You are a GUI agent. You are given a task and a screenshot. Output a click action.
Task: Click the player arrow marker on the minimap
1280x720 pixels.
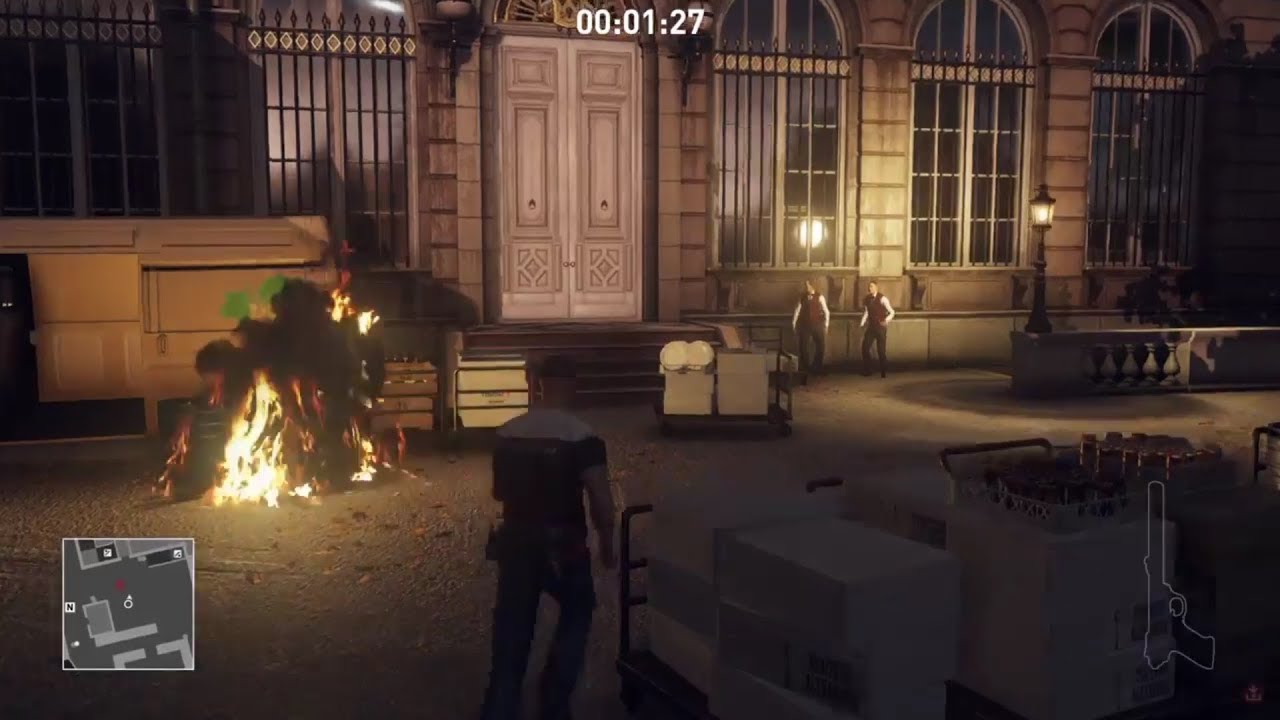[128, 600]
